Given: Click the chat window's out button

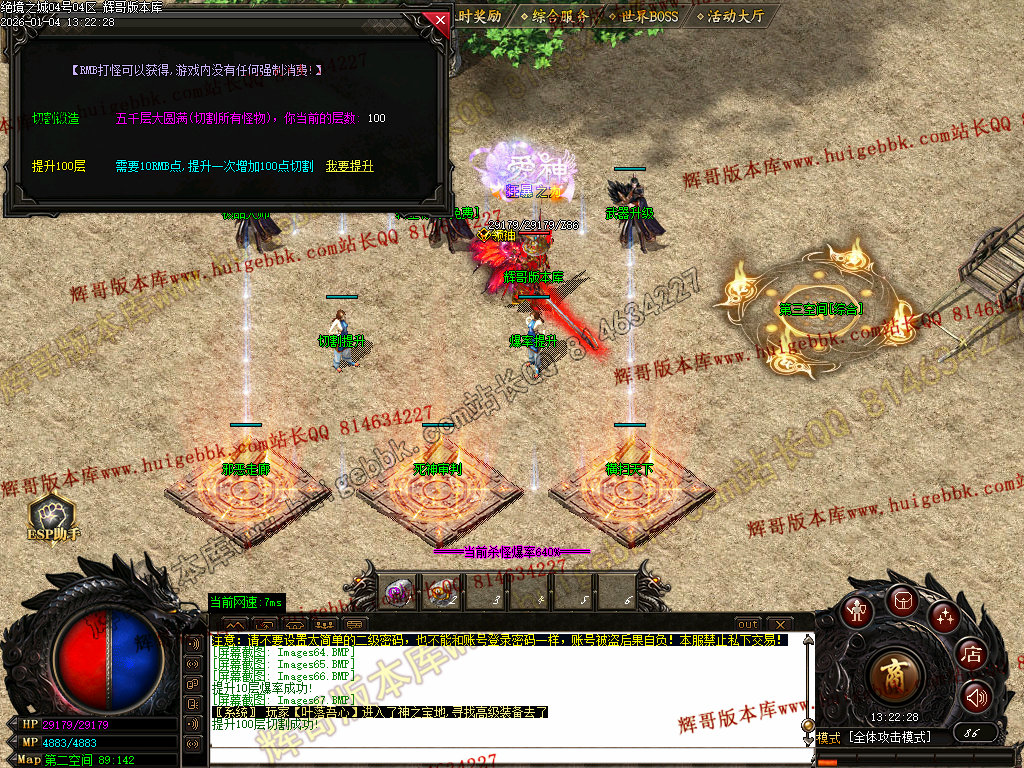Looking at the screenshot, I should (x=747, y=625).
